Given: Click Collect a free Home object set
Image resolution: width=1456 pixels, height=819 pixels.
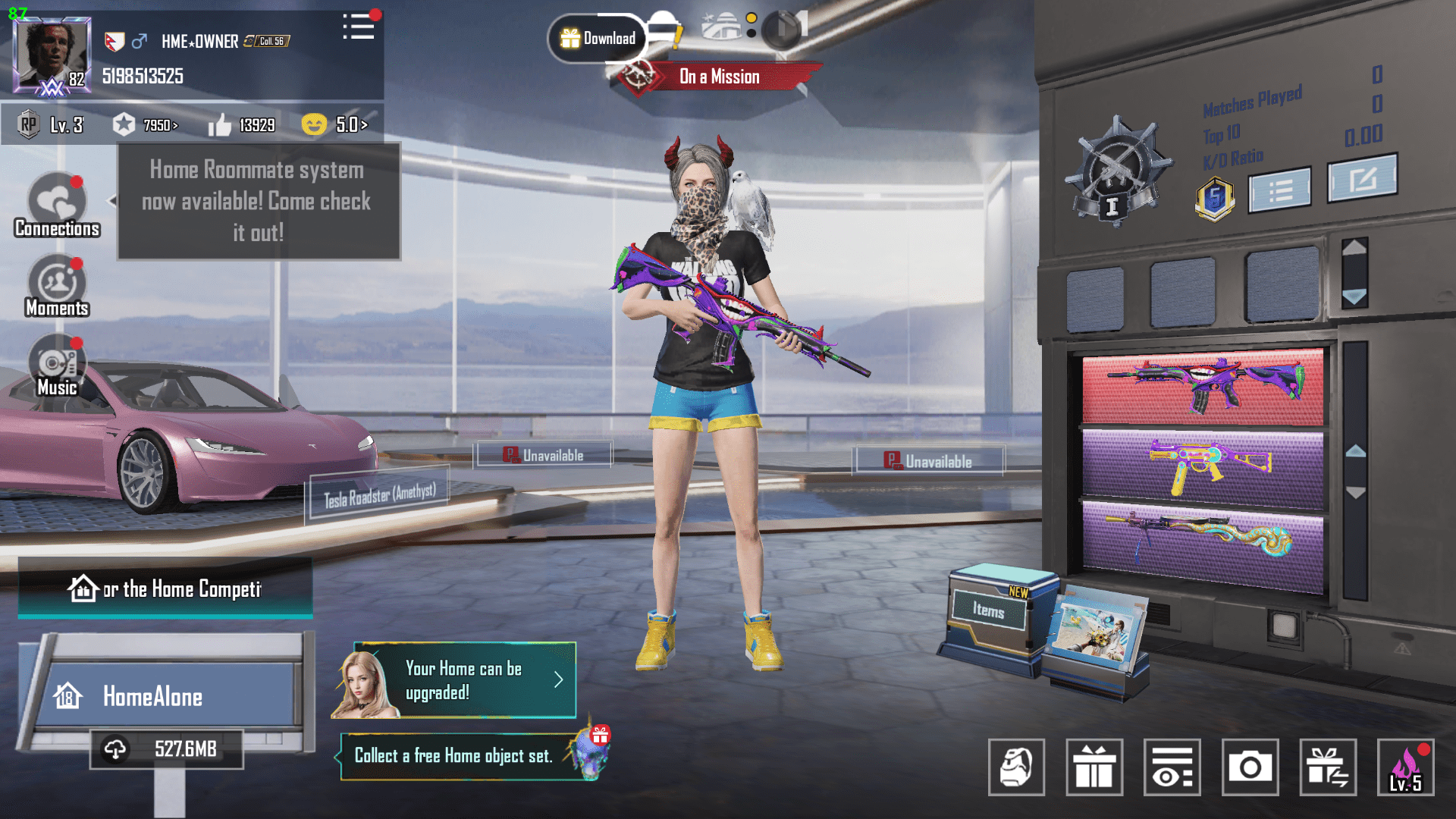Looking at the screenshot, I should (x=453, y=755).
